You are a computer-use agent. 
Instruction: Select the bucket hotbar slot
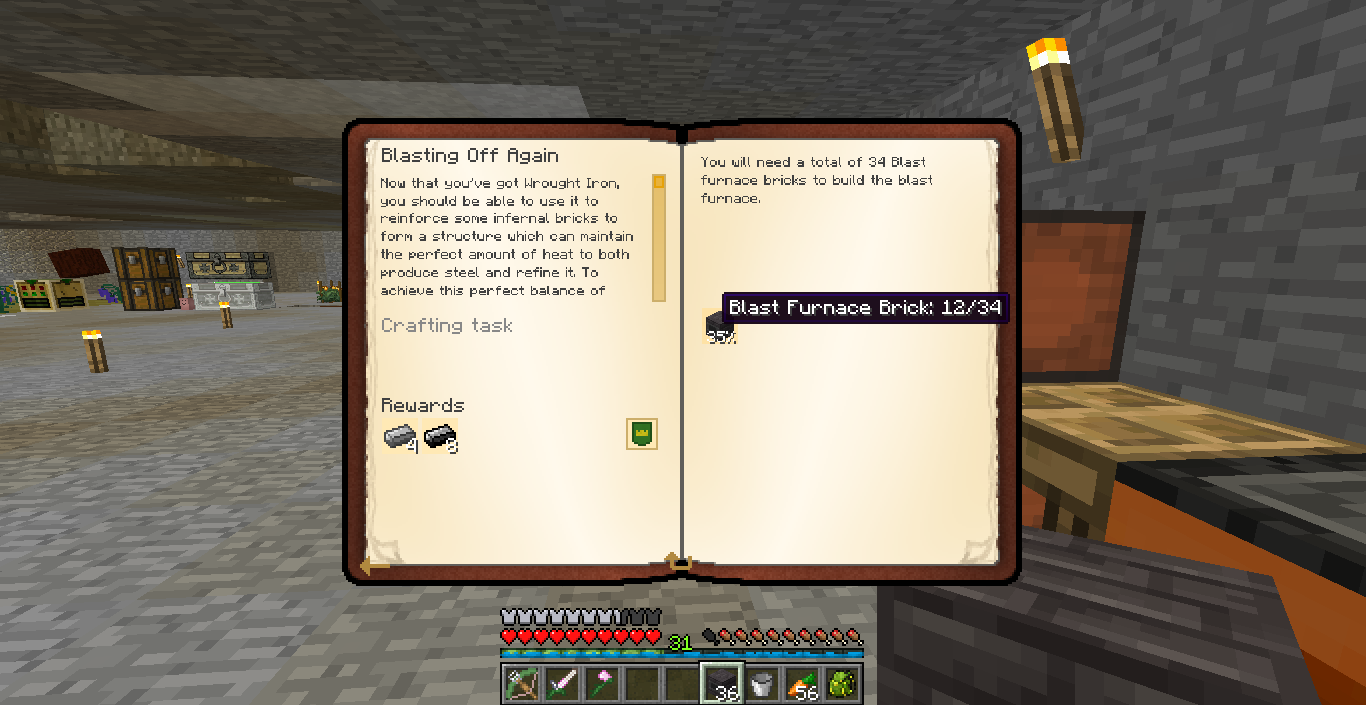(x=762, y=684)
